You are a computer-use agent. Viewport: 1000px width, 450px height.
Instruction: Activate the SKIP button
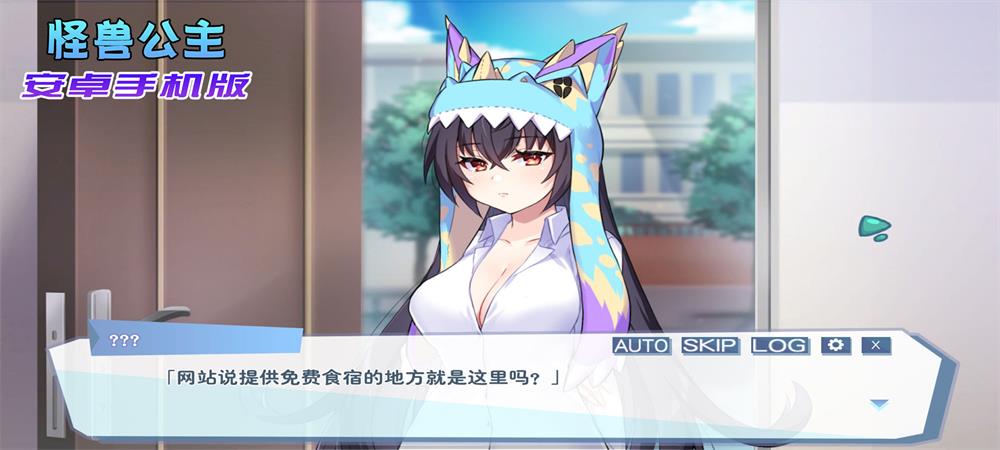[710, 345]
